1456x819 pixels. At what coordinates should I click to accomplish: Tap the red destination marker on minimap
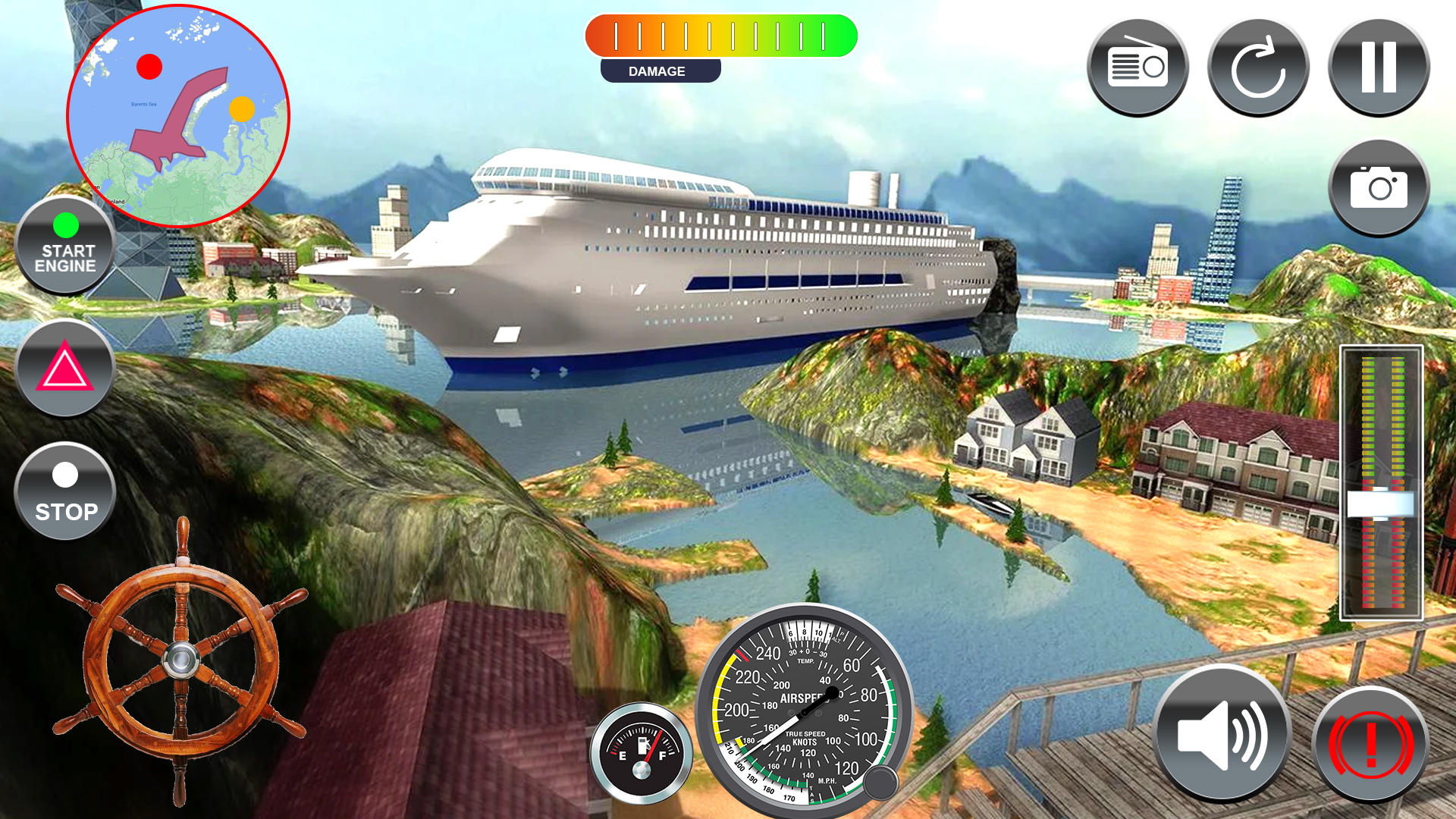click(149, 68)
